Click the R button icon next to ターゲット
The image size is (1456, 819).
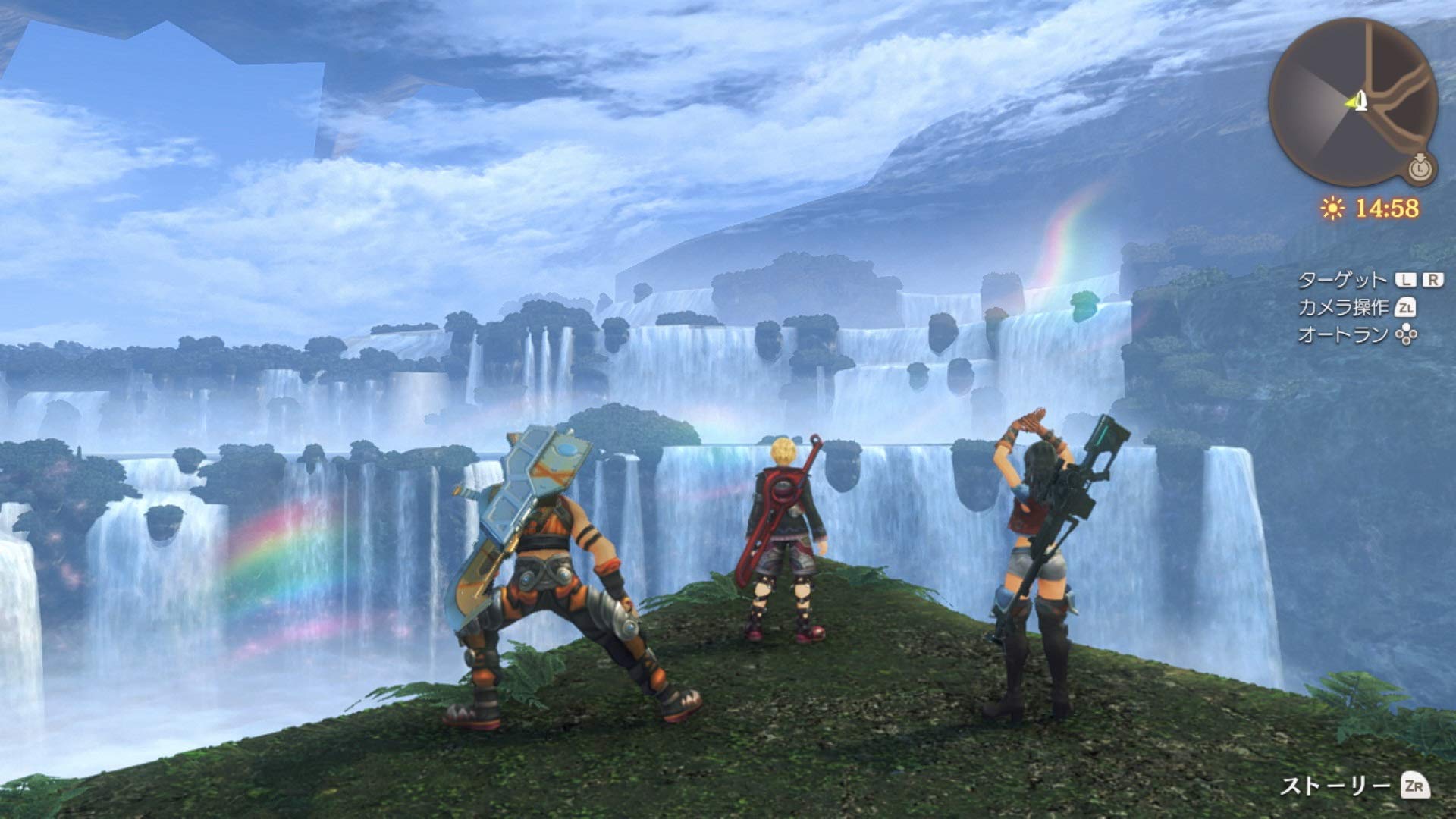coord(1432,278)
